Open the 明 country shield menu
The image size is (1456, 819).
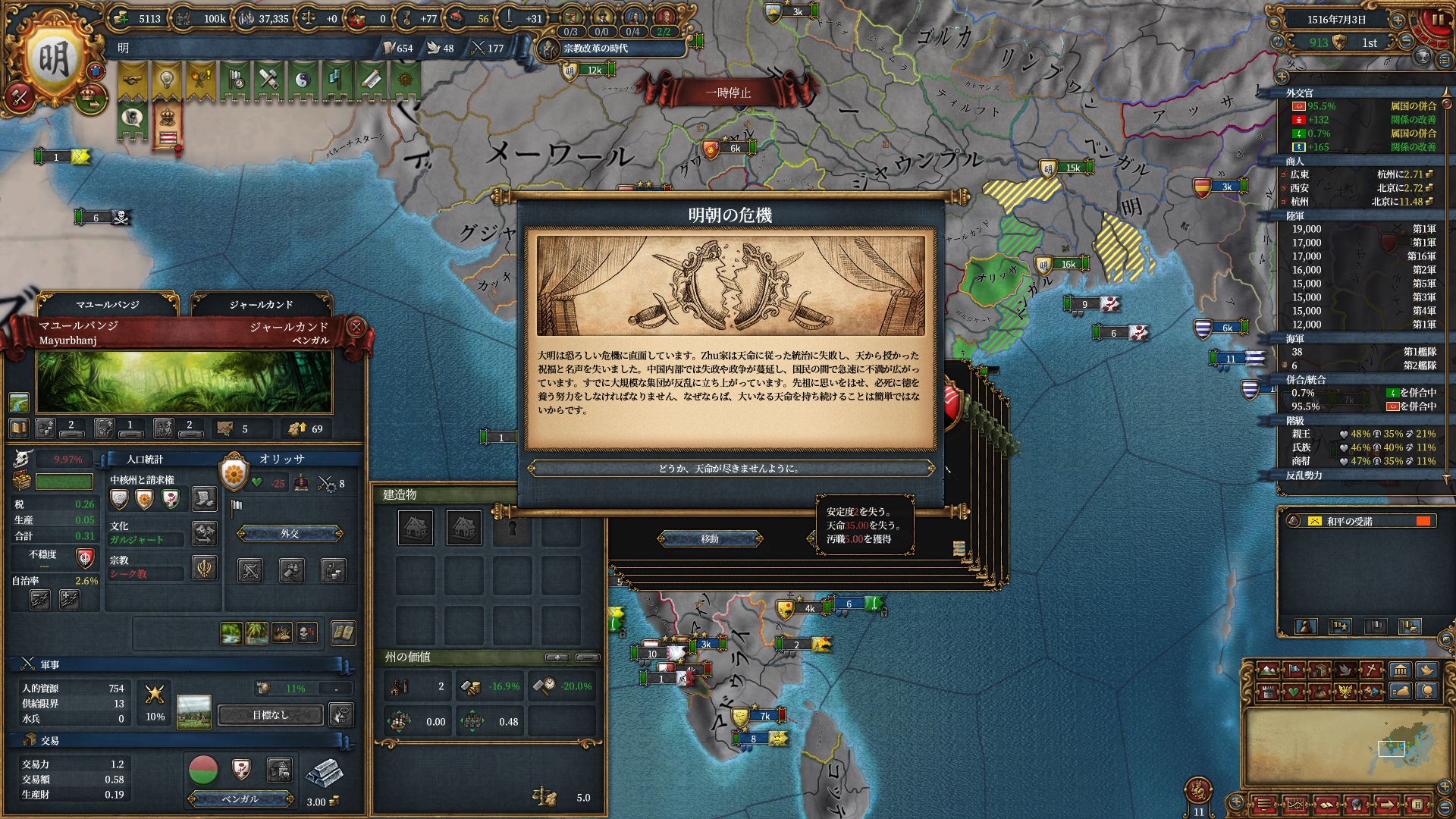click(53, 61)
